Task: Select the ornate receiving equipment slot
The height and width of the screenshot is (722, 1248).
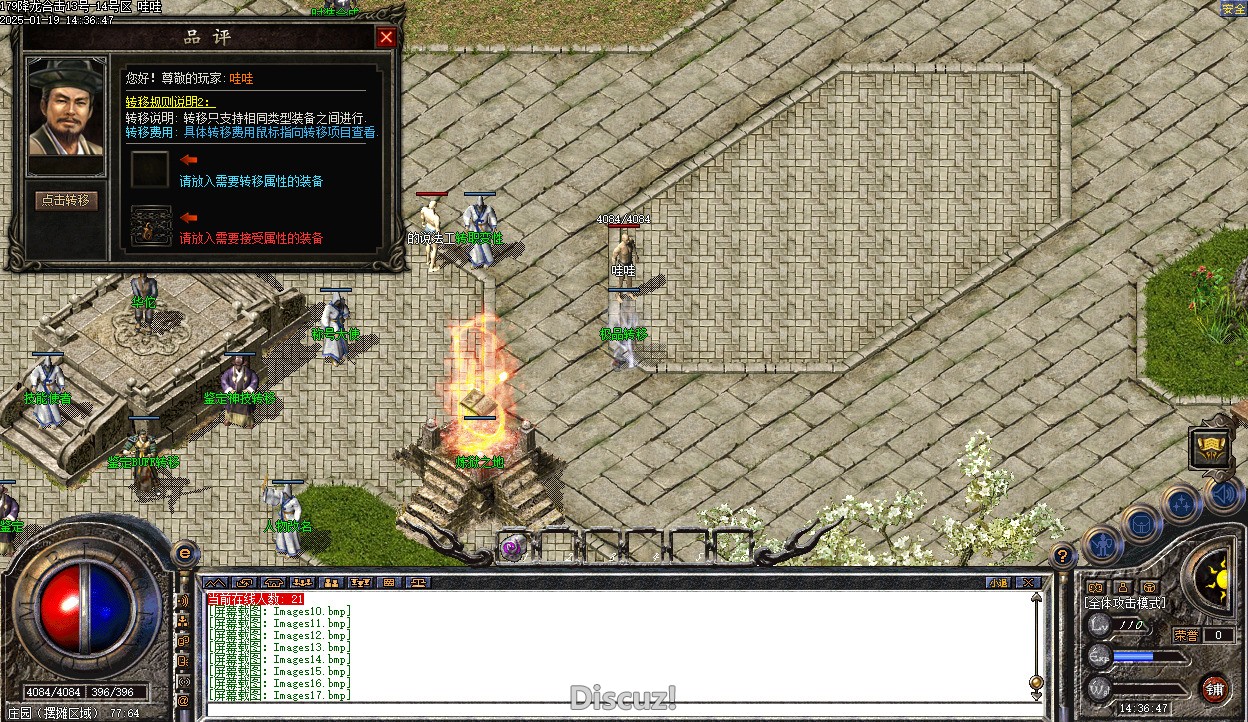Action: coord(150,225)
